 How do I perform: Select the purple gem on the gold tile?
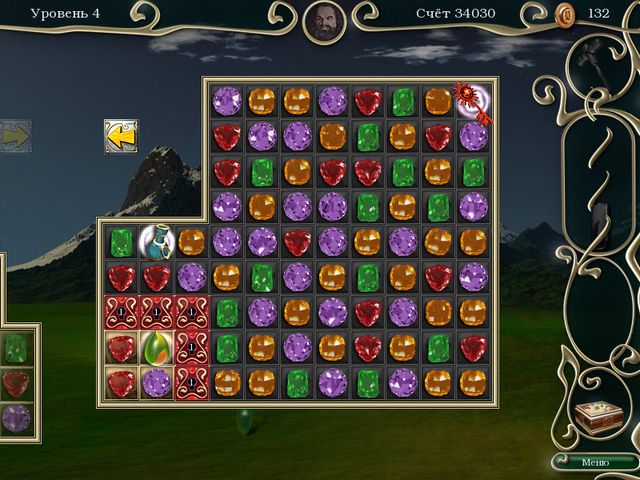[x=156, y=382]
